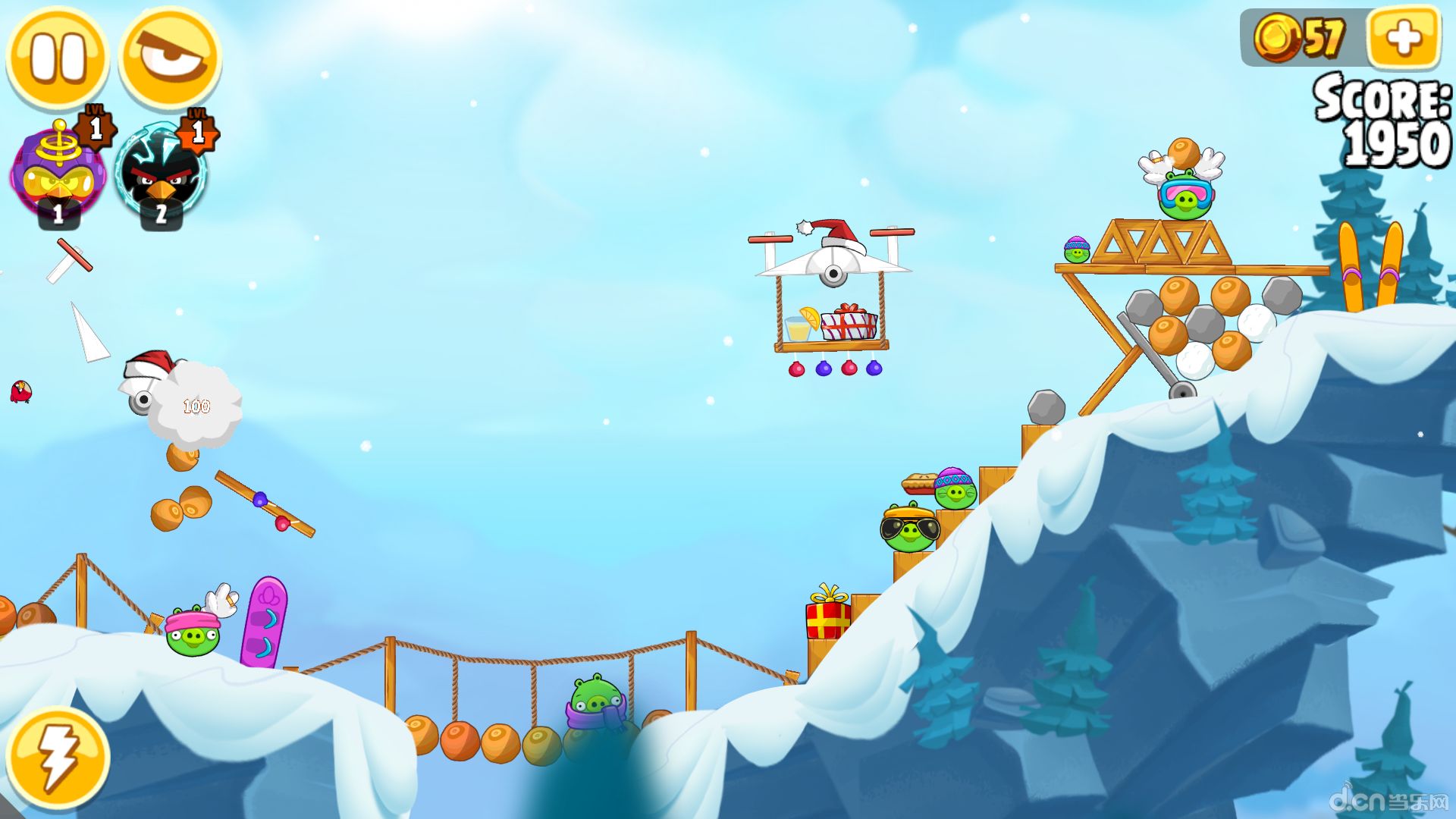Select the purple masked bird card
Screen dimensions: 1456x819
[x=59, y=176]
